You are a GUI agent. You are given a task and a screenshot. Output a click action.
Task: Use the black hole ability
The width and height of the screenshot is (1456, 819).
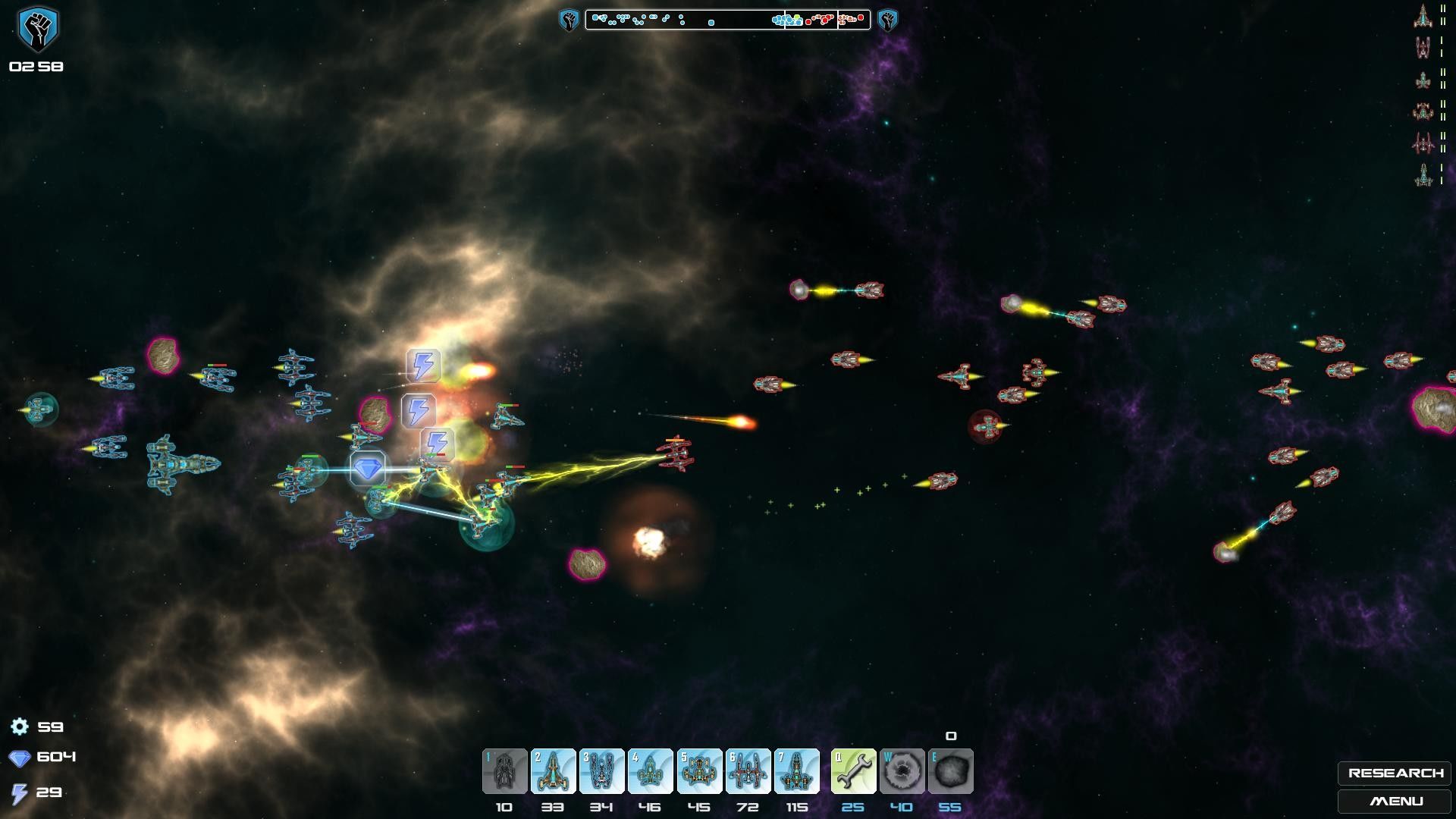coord(902,771)
